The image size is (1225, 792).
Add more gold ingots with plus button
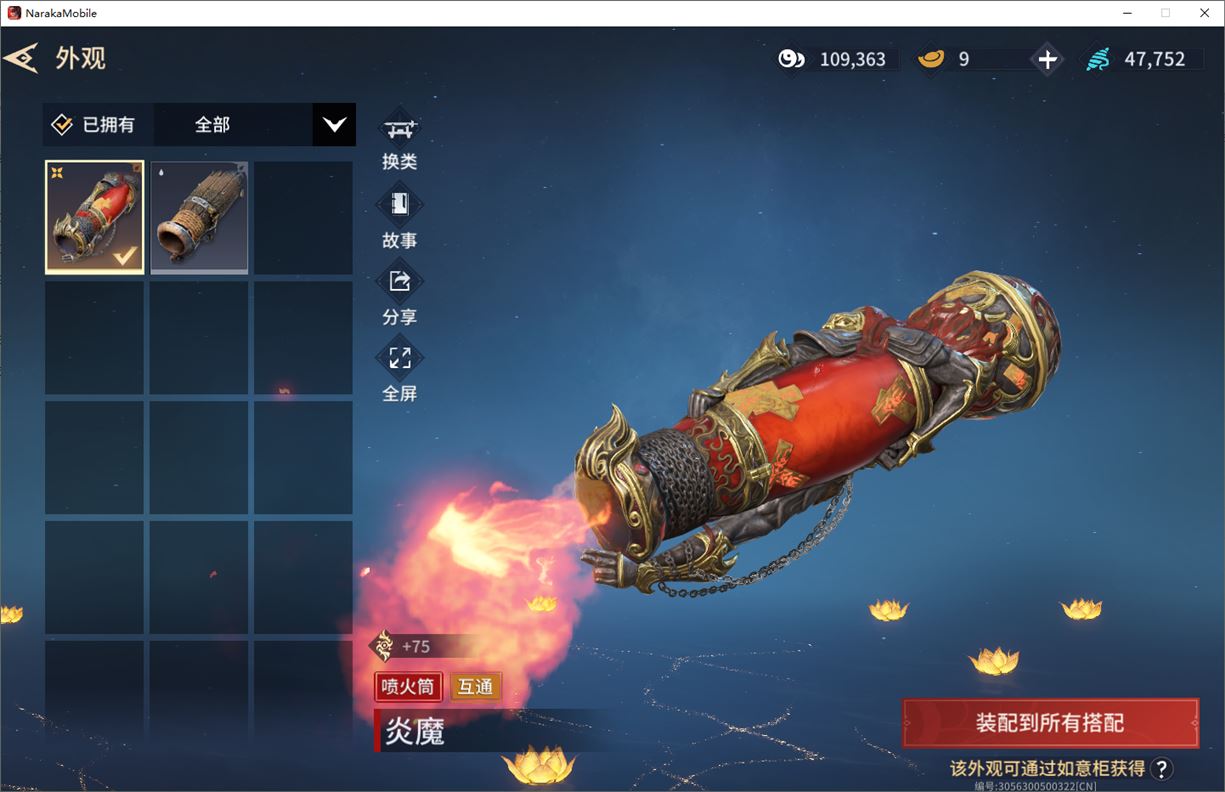pyautogui.click(x=1046, y=60)
